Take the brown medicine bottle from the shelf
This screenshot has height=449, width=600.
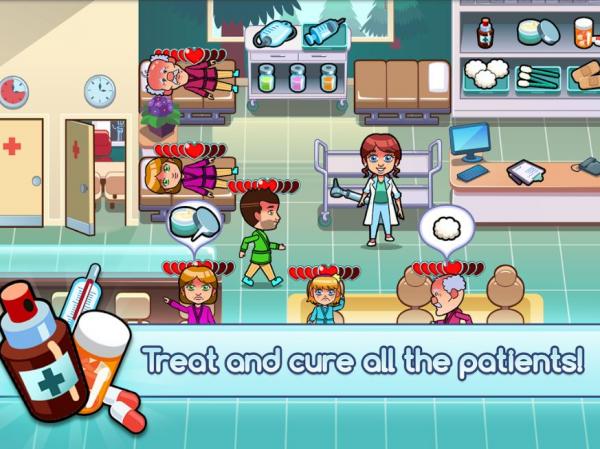coord(486,33)
